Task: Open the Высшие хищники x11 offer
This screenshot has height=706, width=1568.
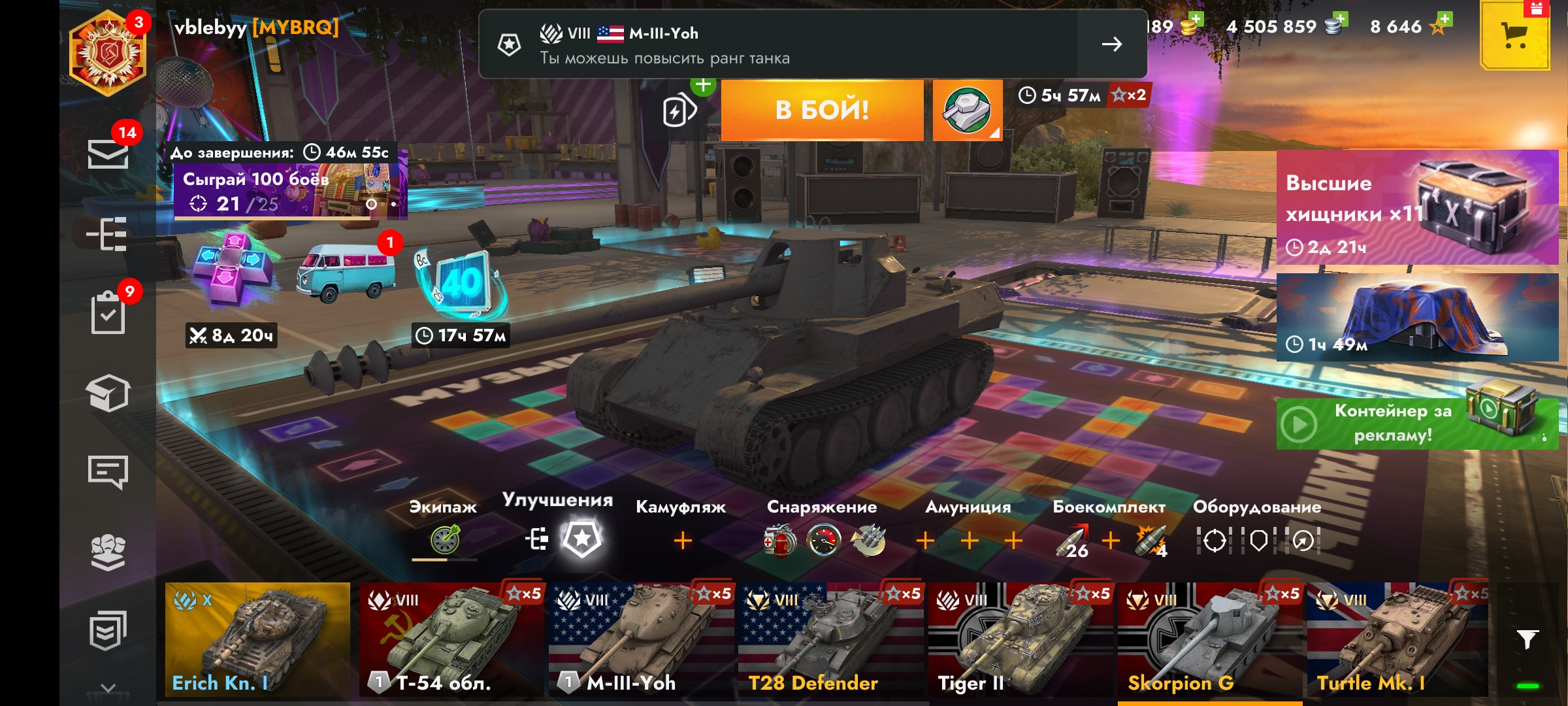Action: (x=1416, y=208)
